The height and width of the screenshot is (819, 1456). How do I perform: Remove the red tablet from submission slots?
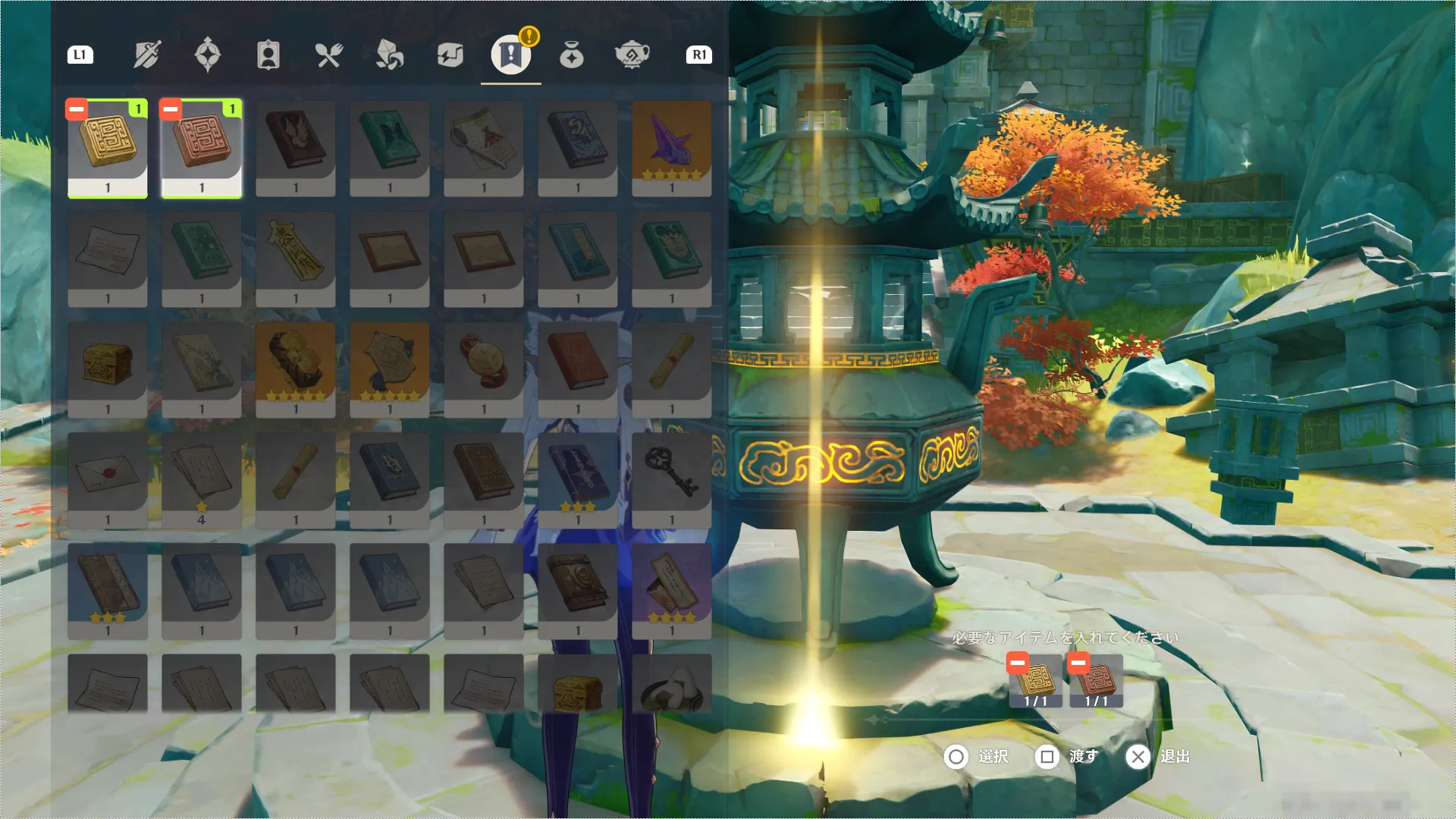(1078, 664)
